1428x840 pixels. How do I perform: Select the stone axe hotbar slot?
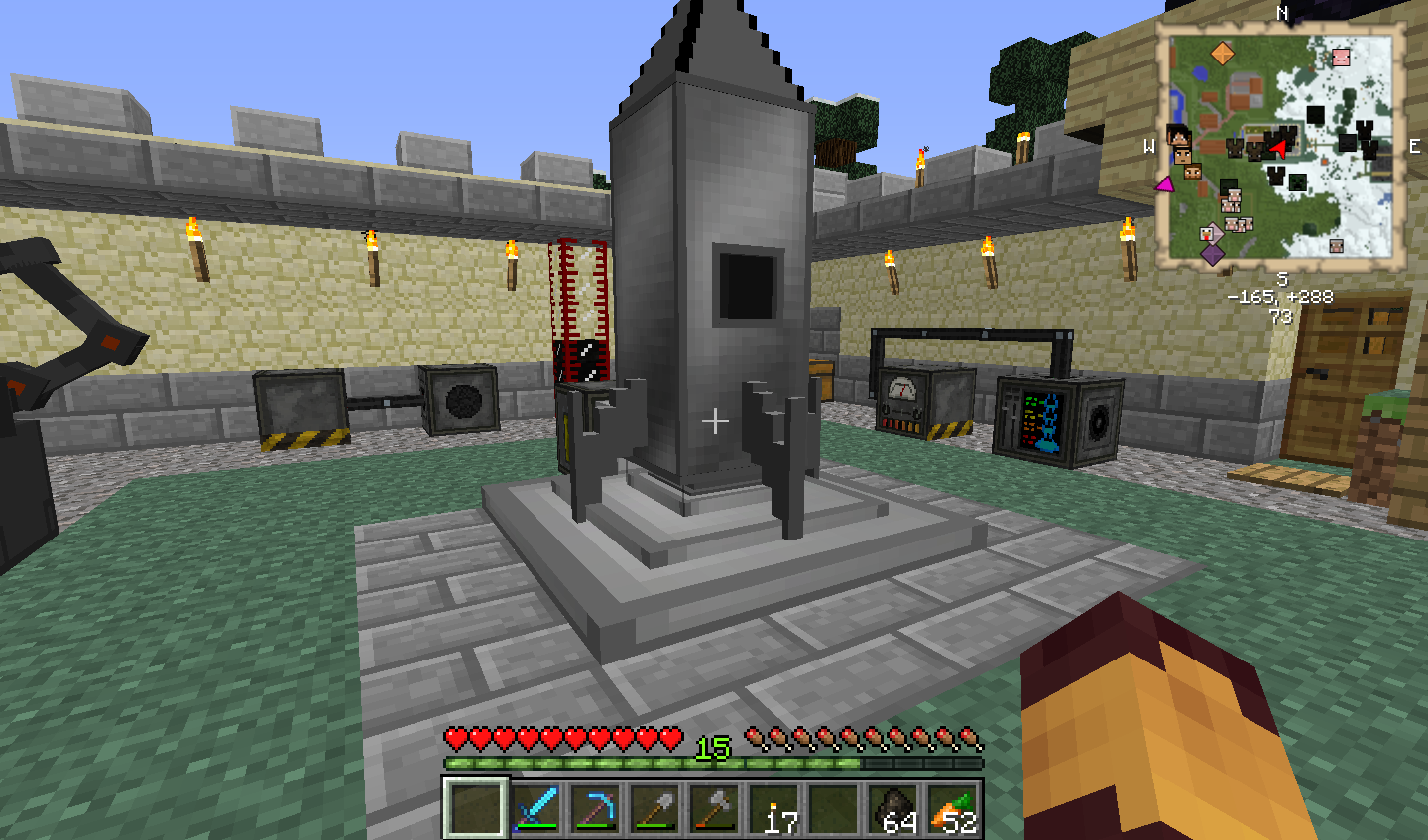pos(718,810)
